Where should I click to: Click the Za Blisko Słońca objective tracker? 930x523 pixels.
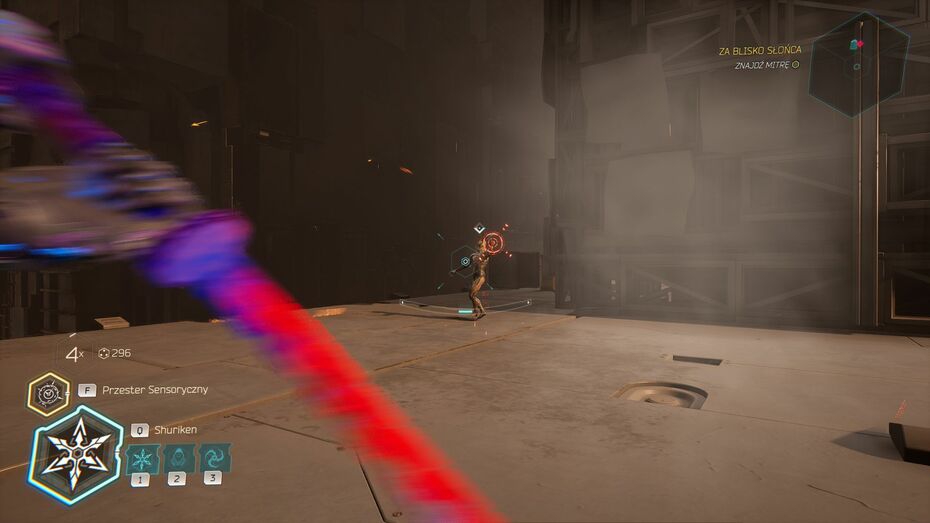click(x=759, y=50)
